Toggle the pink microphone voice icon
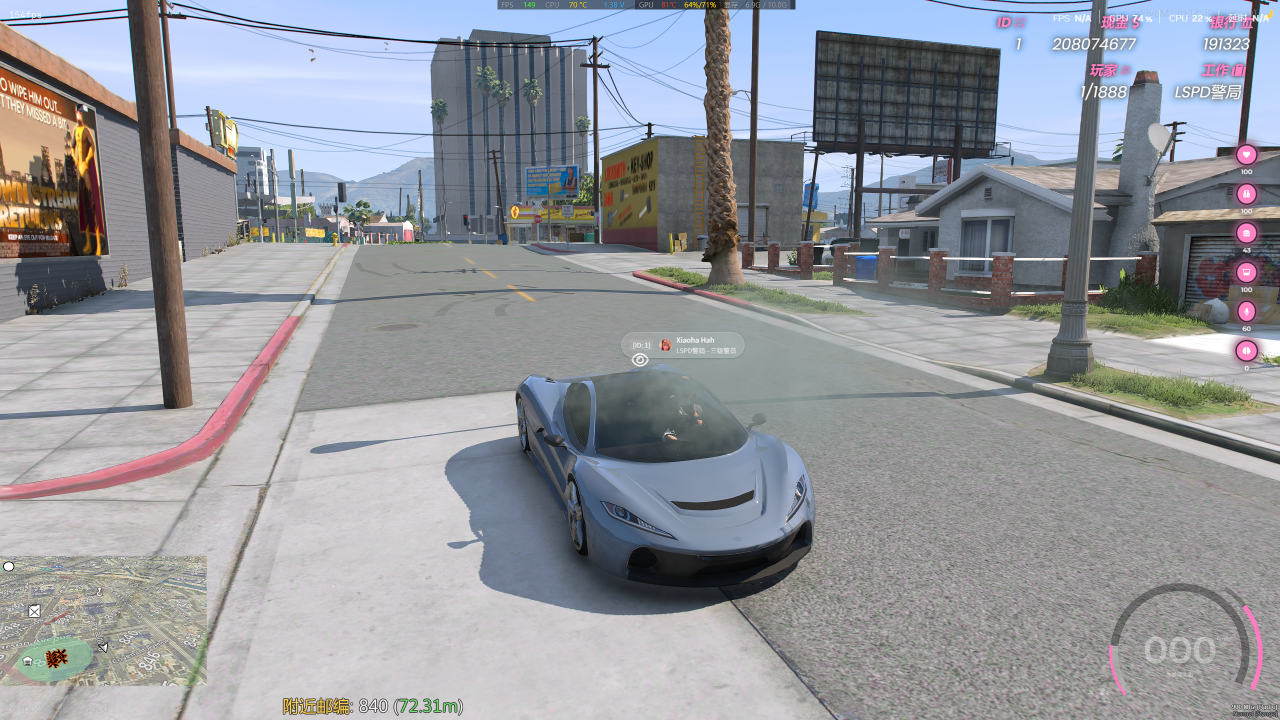This screenshot has height=720, width=1280. [1246, 311]
